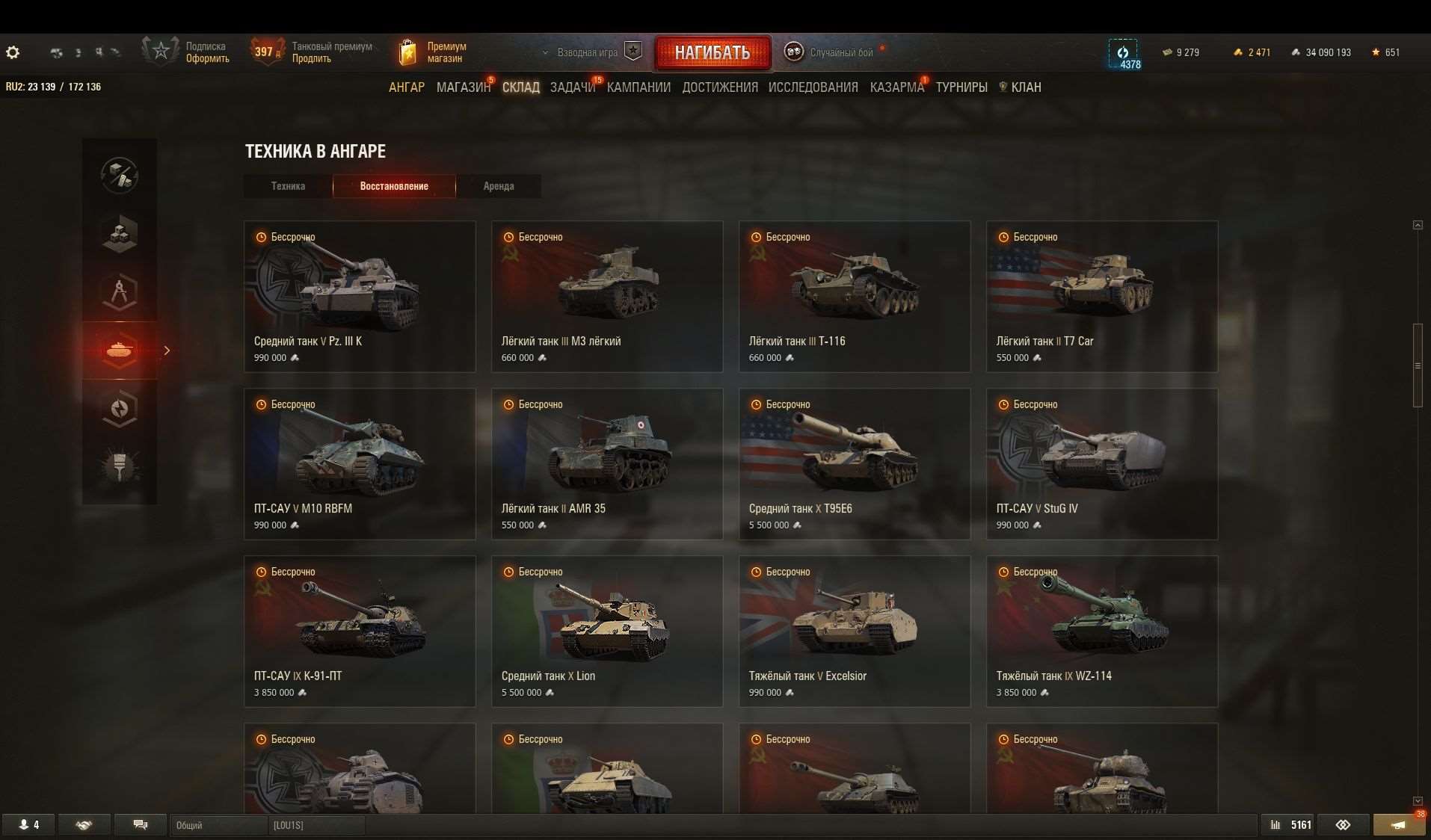Switch to the Восстановление tab
Image resolution: width=1431 pixels, height=840 pixels.
(x=394, y=186)
